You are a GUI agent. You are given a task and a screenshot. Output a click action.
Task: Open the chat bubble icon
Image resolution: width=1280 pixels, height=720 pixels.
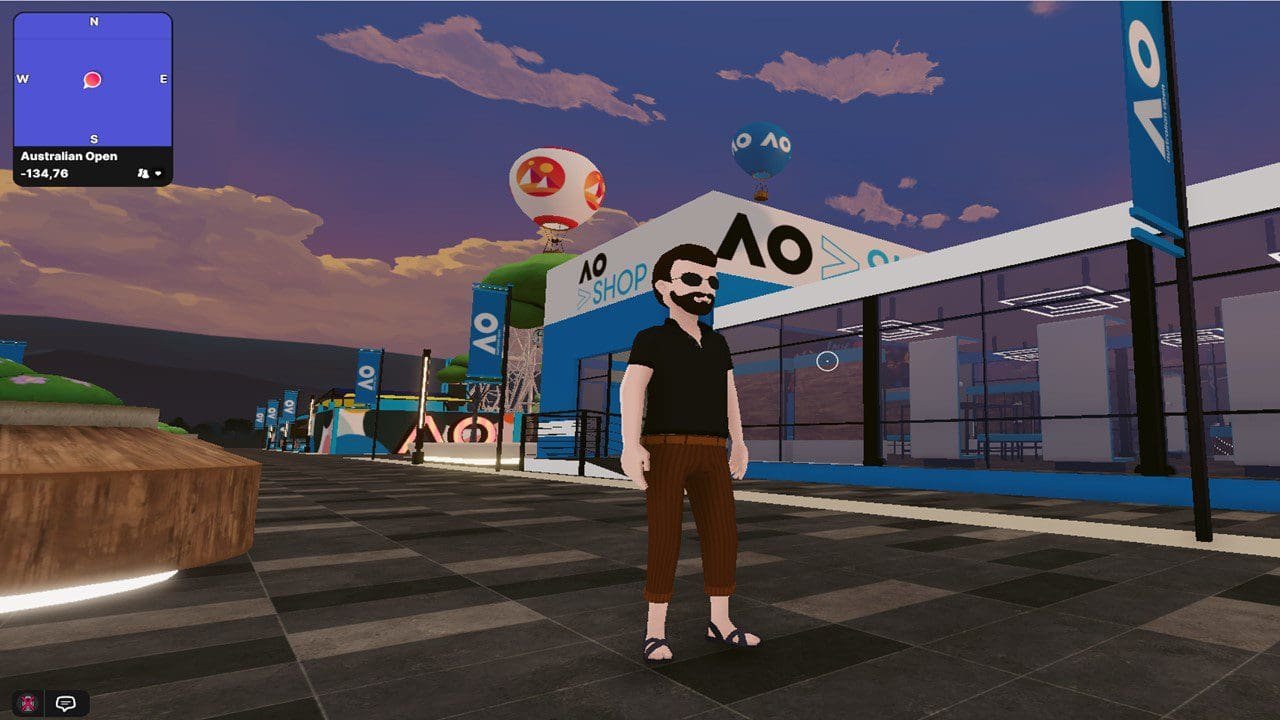64,704
